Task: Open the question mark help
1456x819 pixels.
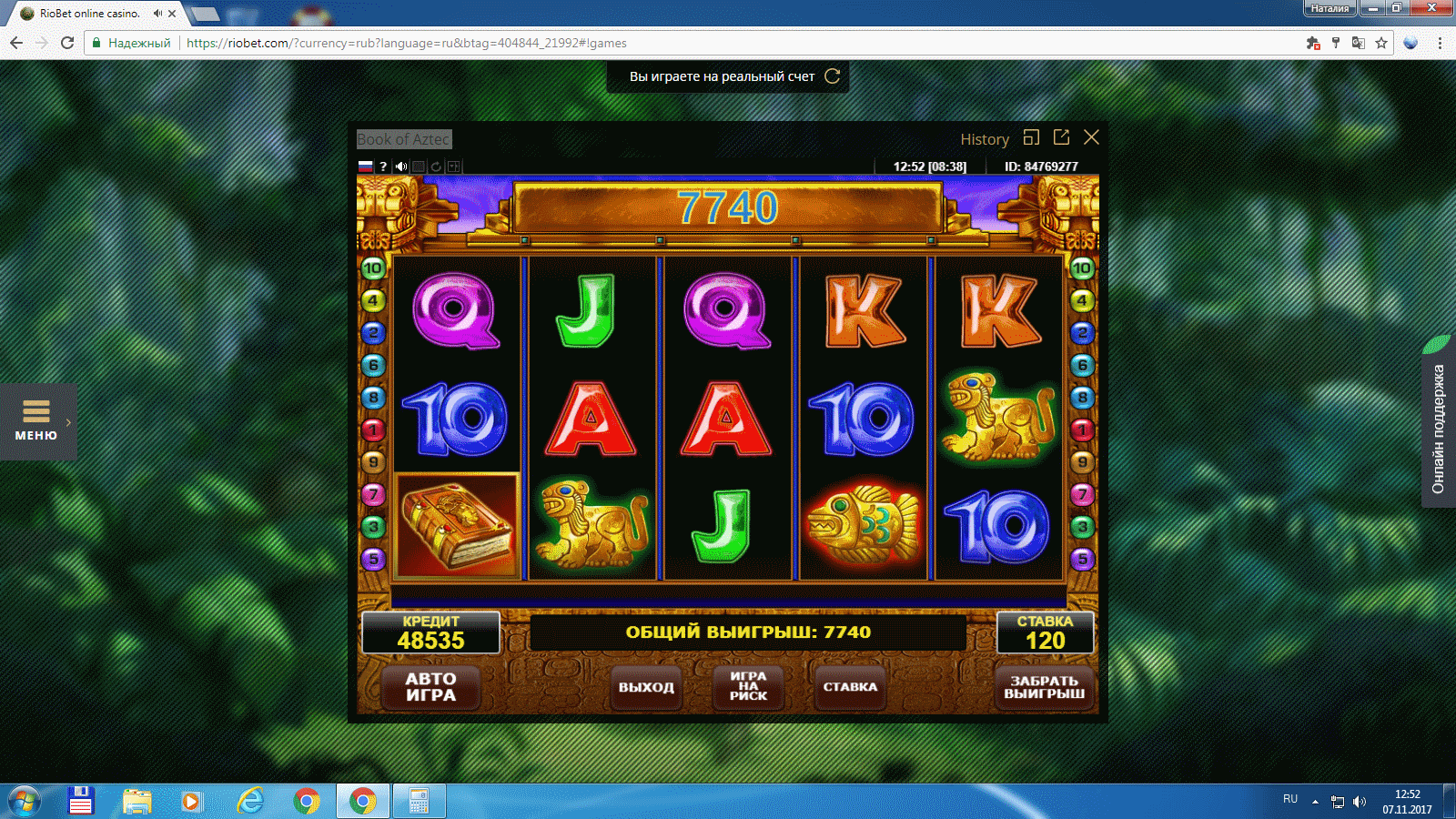Action: (x=383, y=167)
